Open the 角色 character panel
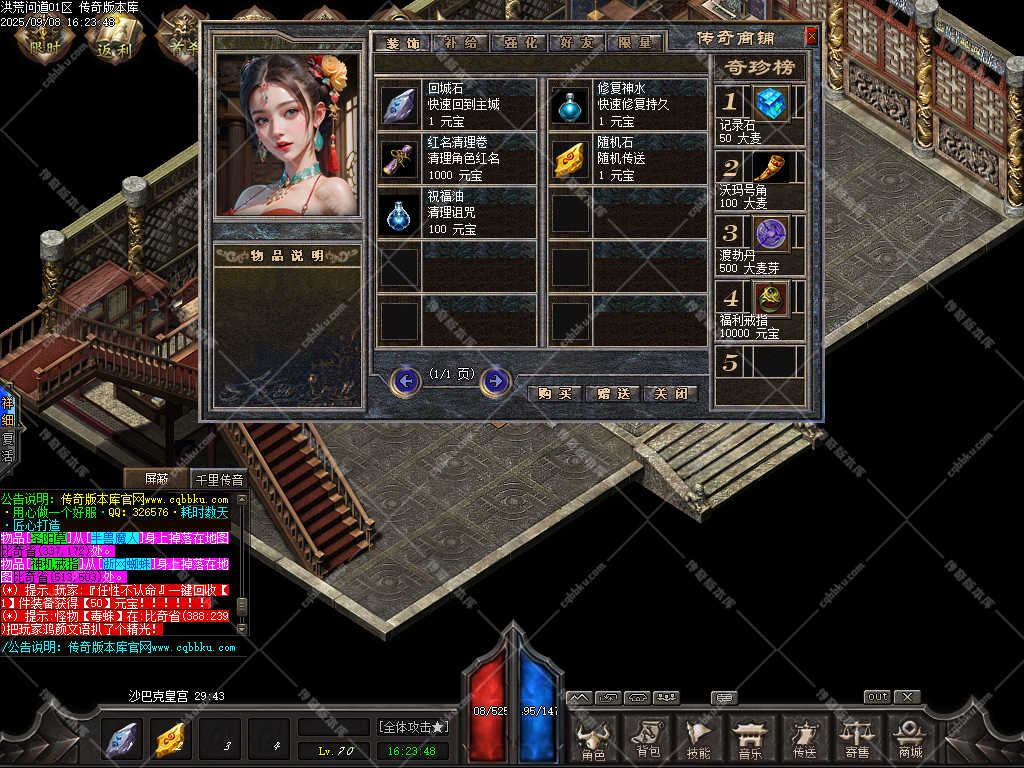Viewport: 1024px width, 768px height. pos(593,740)
